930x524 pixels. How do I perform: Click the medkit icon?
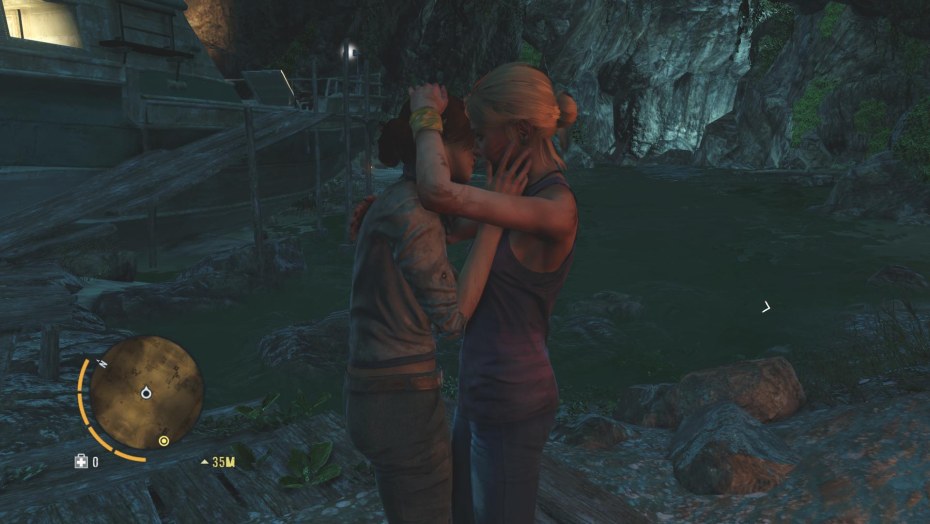point(81,461)
